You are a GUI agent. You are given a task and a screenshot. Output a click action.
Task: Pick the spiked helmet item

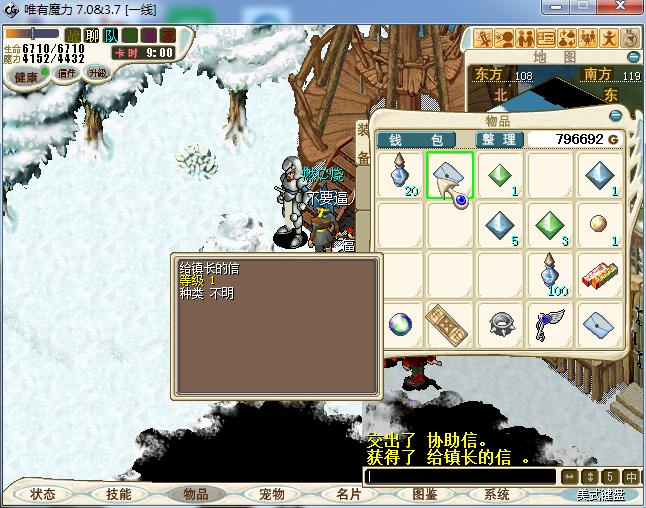click(x=499, y=323)
